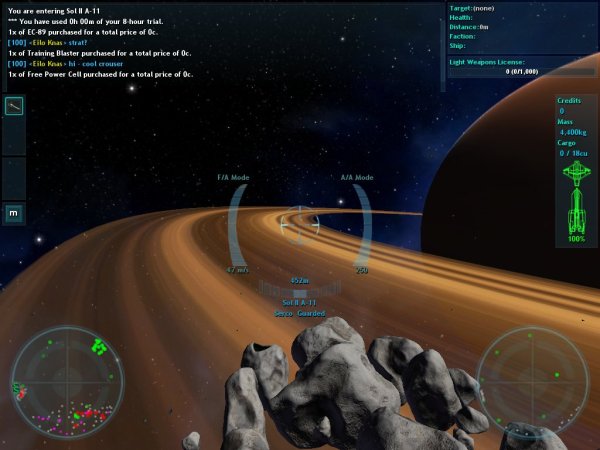Select the blaster weapon slot icon
The width and height of the screenshot is (600, 450).
tap(14, 107)
